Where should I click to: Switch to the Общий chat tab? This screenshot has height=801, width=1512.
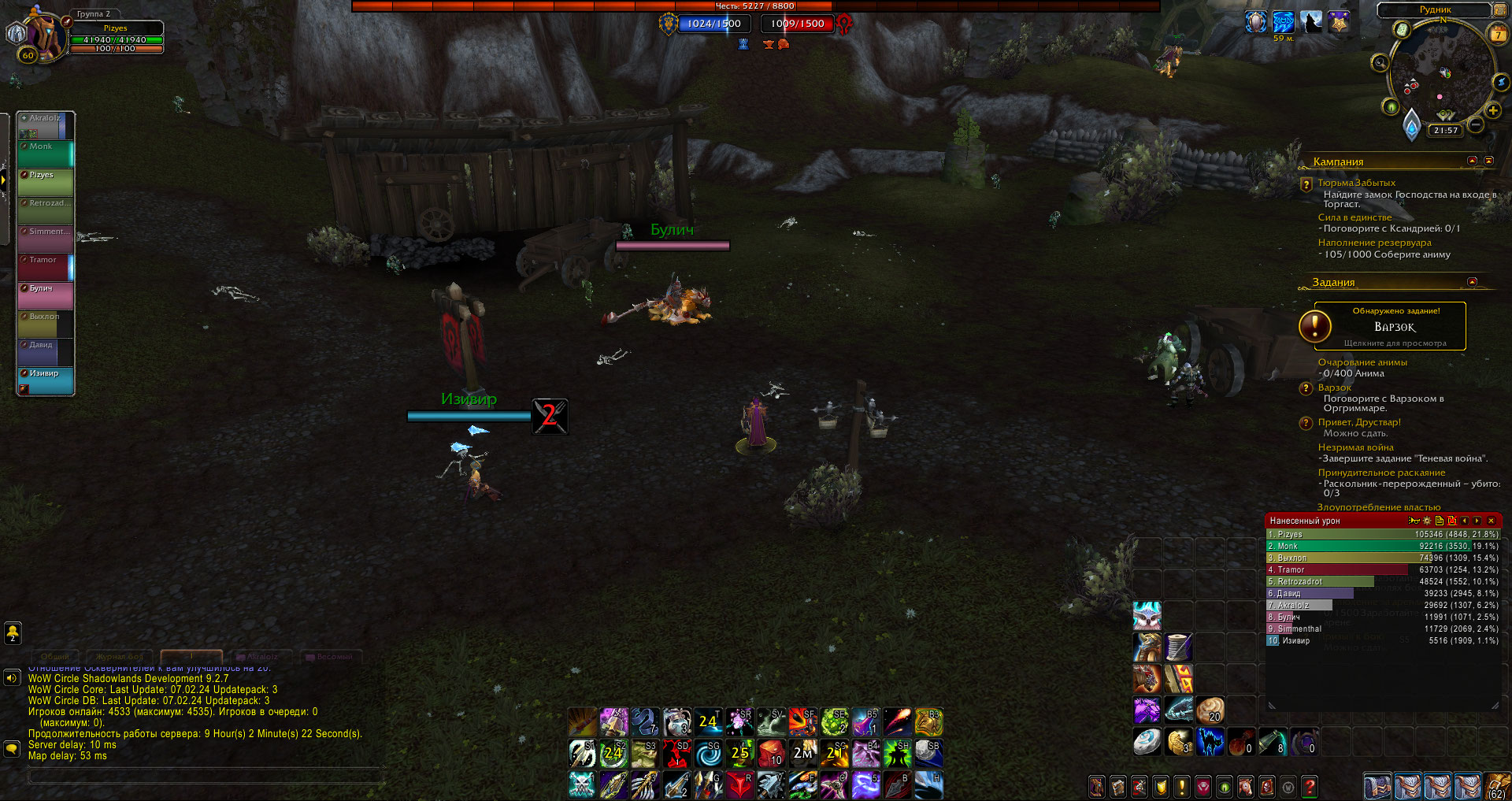55,656
